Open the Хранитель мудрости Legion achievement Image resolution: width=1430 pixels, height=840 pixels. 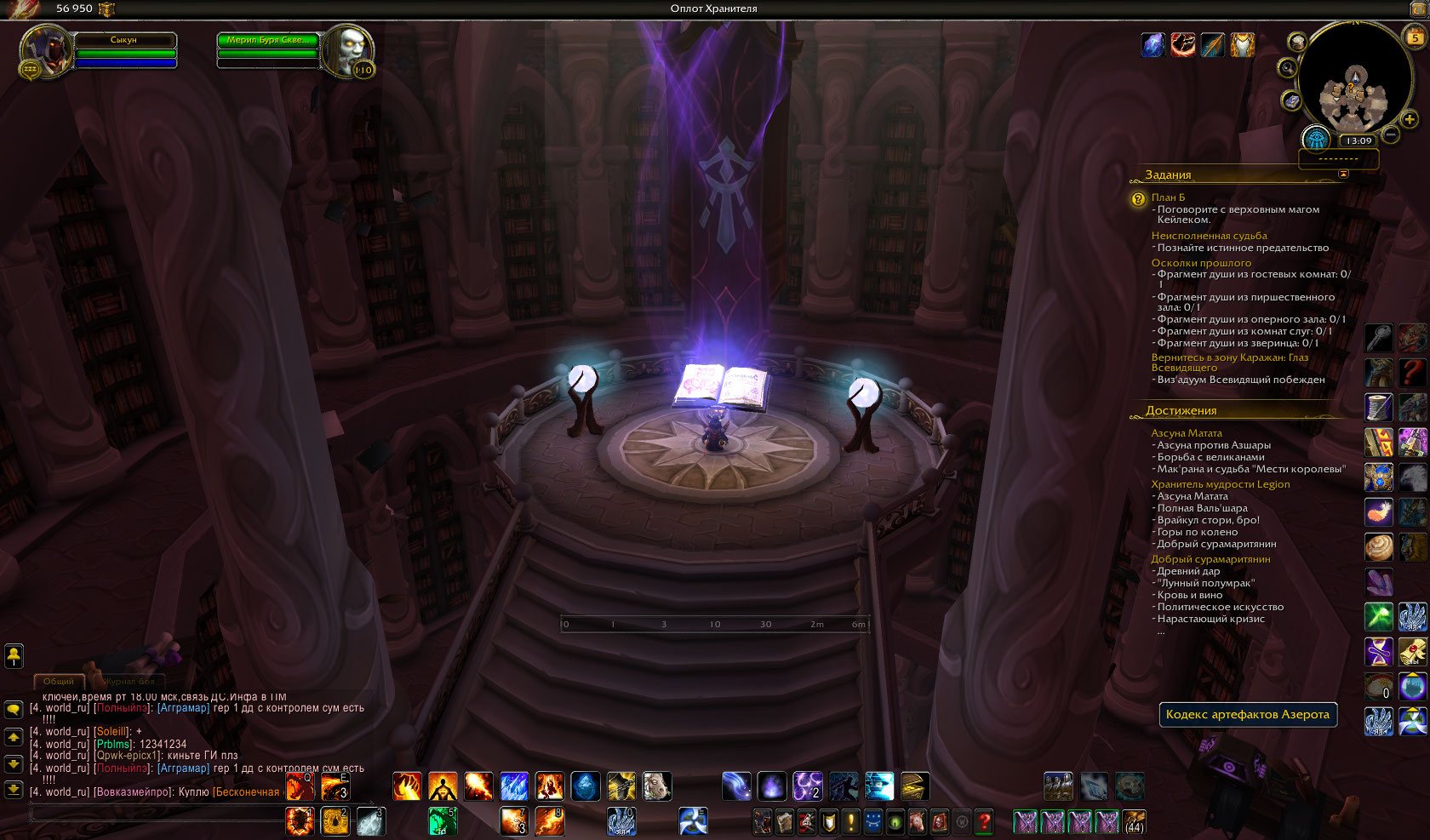point(1220,484)
